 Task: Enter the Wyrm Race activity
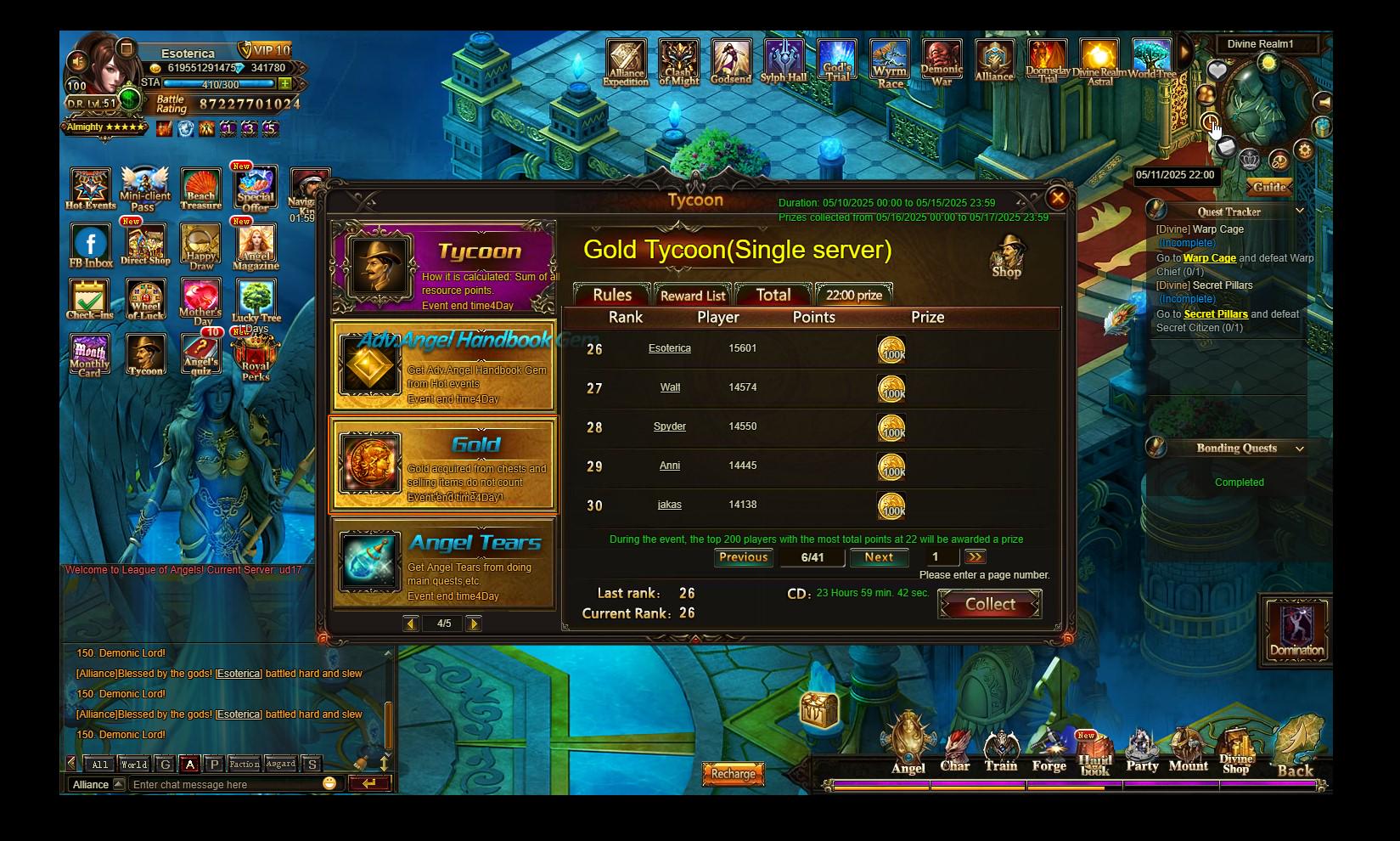890,64
